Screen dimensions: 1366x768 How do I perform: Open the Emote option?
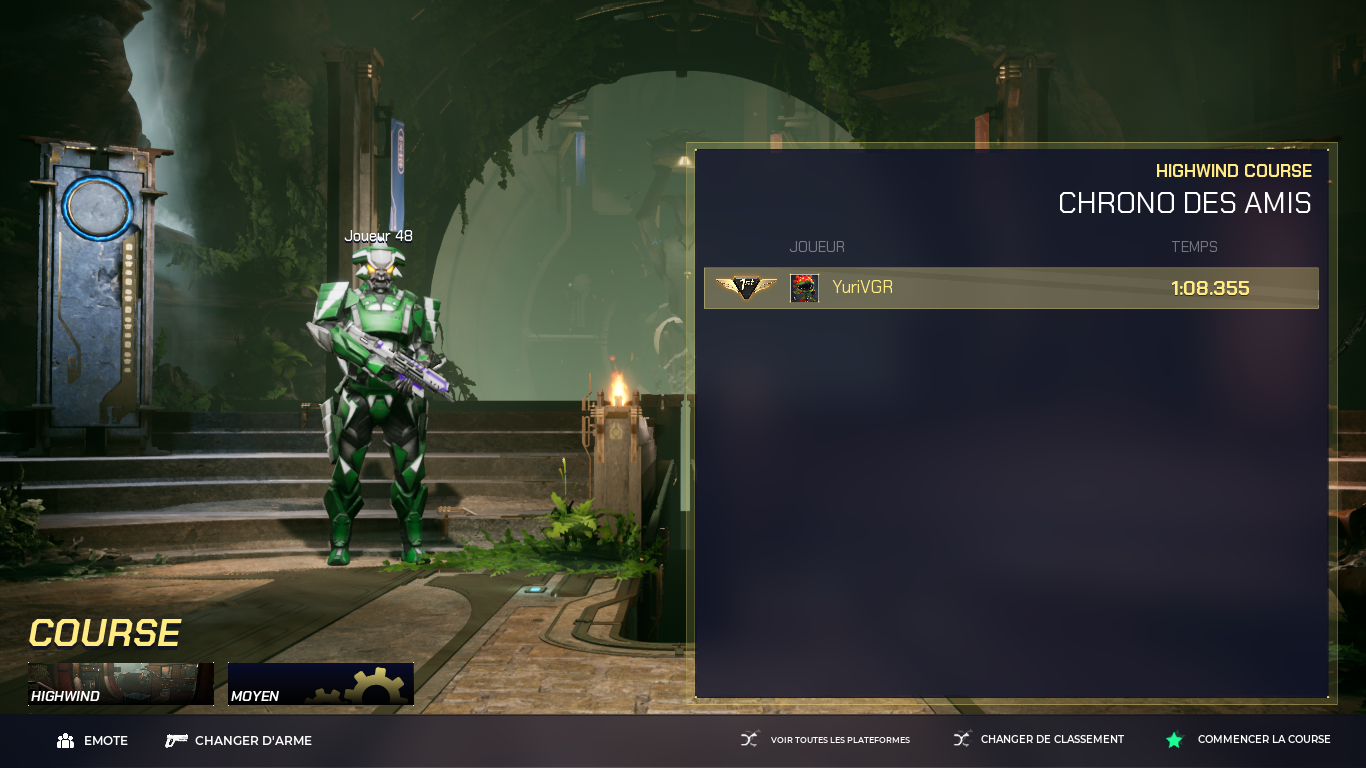(93, 741)
